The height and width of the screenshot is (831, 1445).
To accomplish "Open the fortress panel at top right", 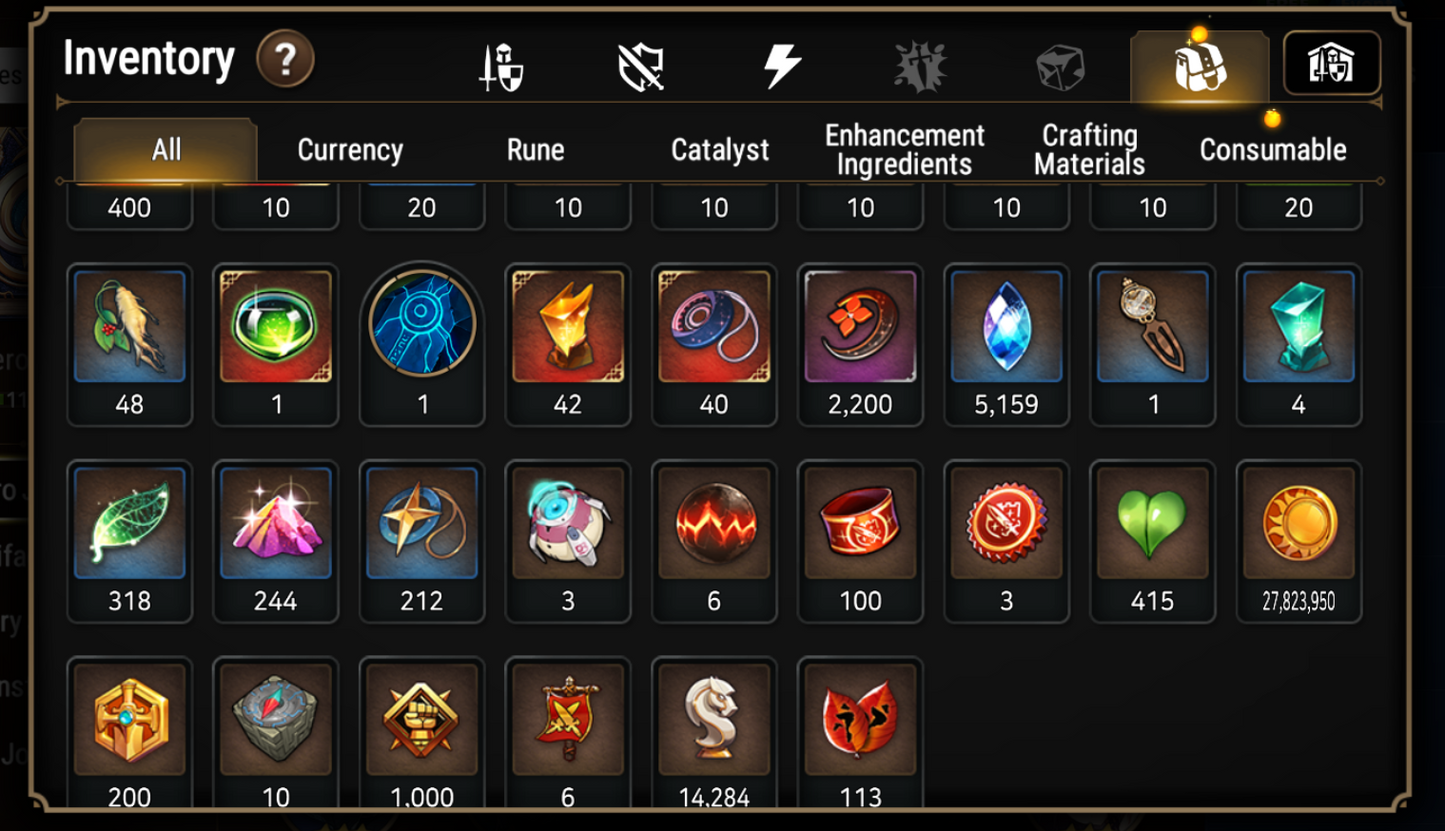I will (x=1333, y=62).
